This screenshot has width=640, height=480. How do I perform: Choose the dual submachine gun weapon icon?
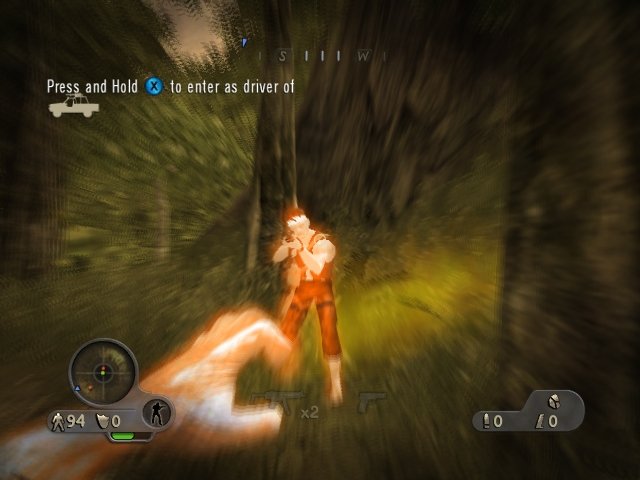[x=271, y=403]
